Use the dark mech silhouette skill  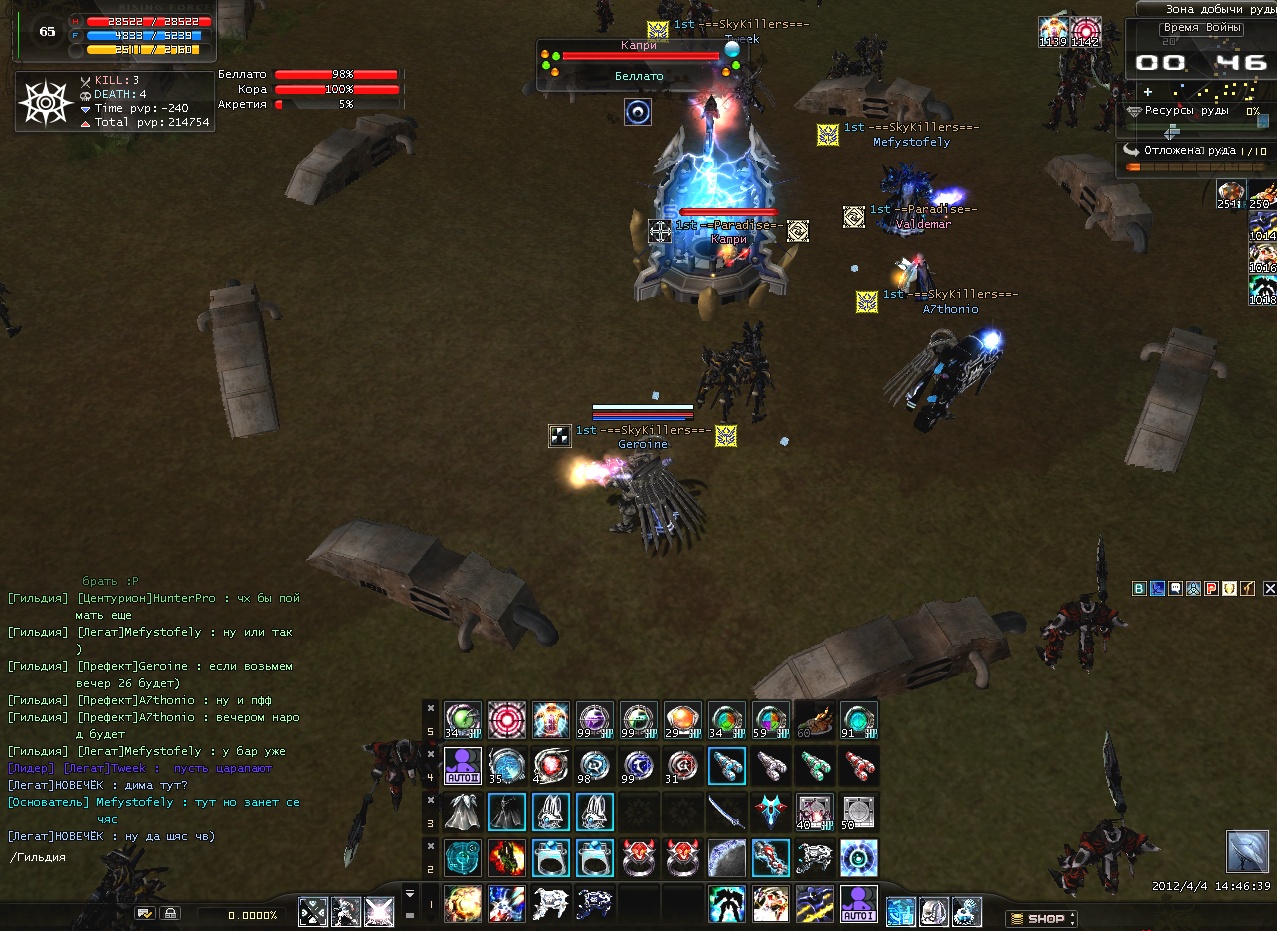coord(727,903)
